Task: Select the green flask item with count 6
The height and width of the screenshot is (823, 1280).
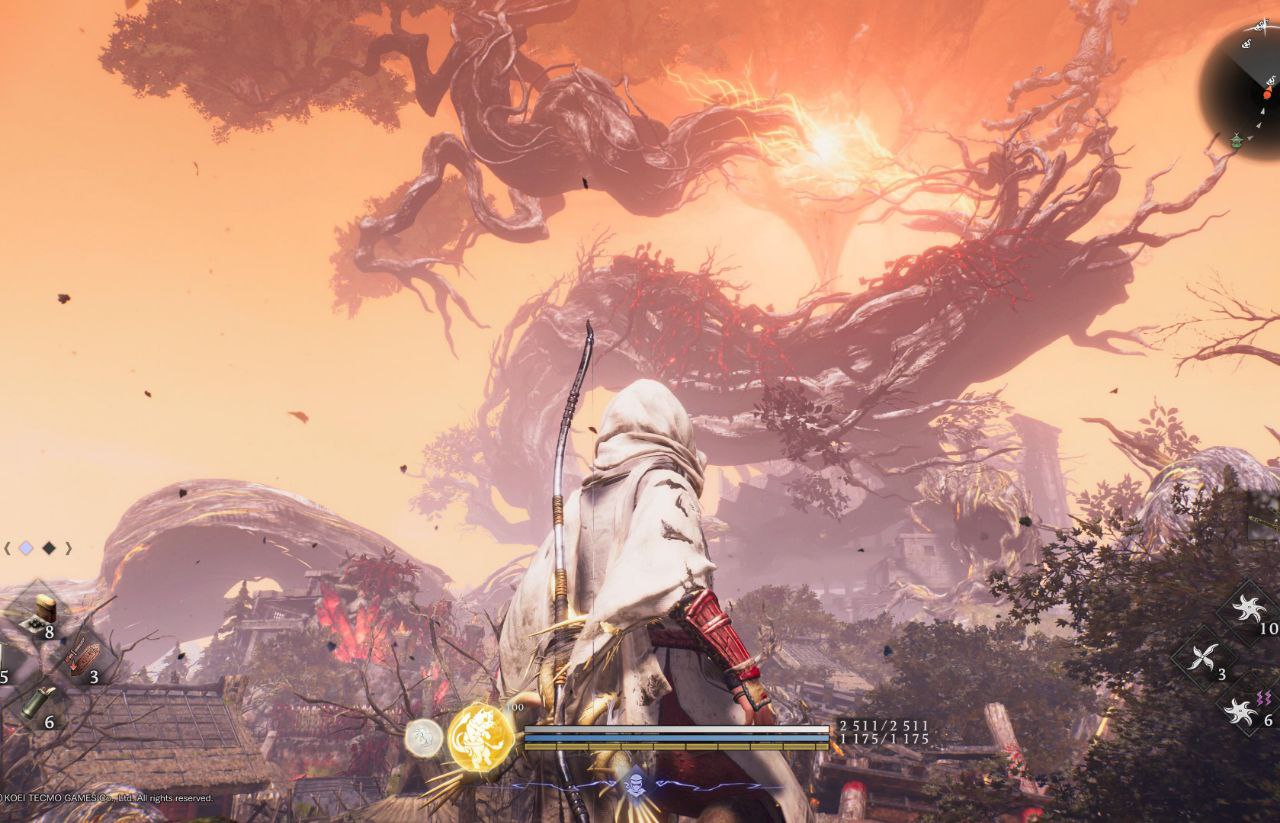Action: click(x=38, y=702)
